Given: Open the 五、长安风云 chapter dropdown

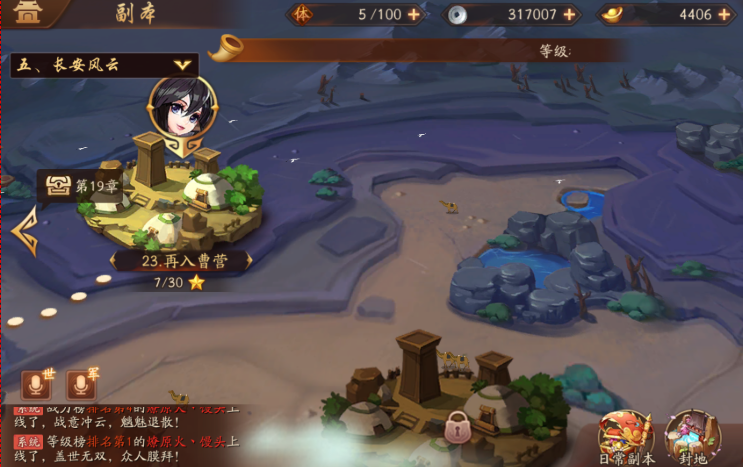Looking at the screenshot, I should click(104, 65).
